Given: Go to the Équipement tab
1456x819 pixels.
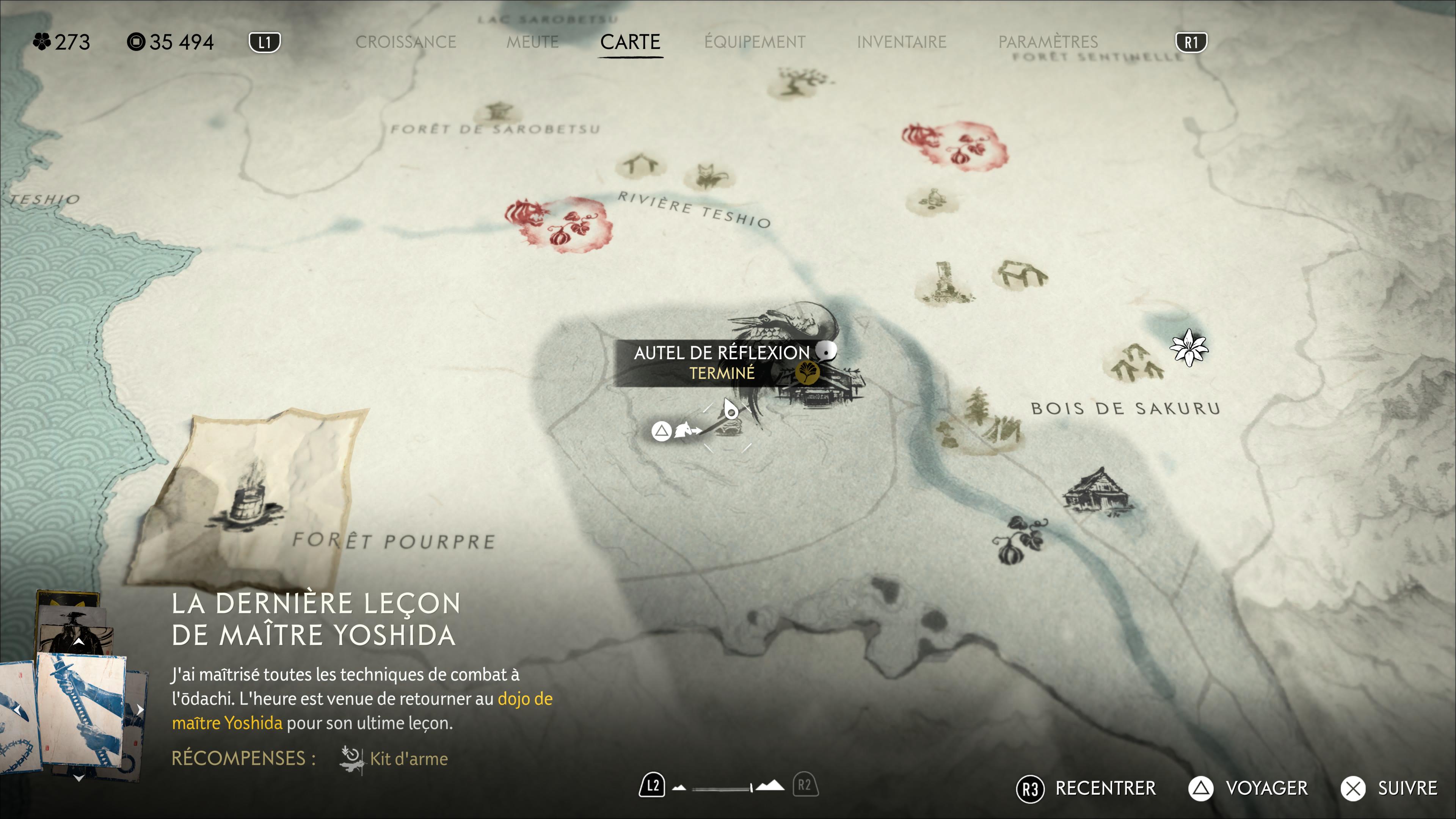Looking at the screenshot, I should tap(755, 42).
